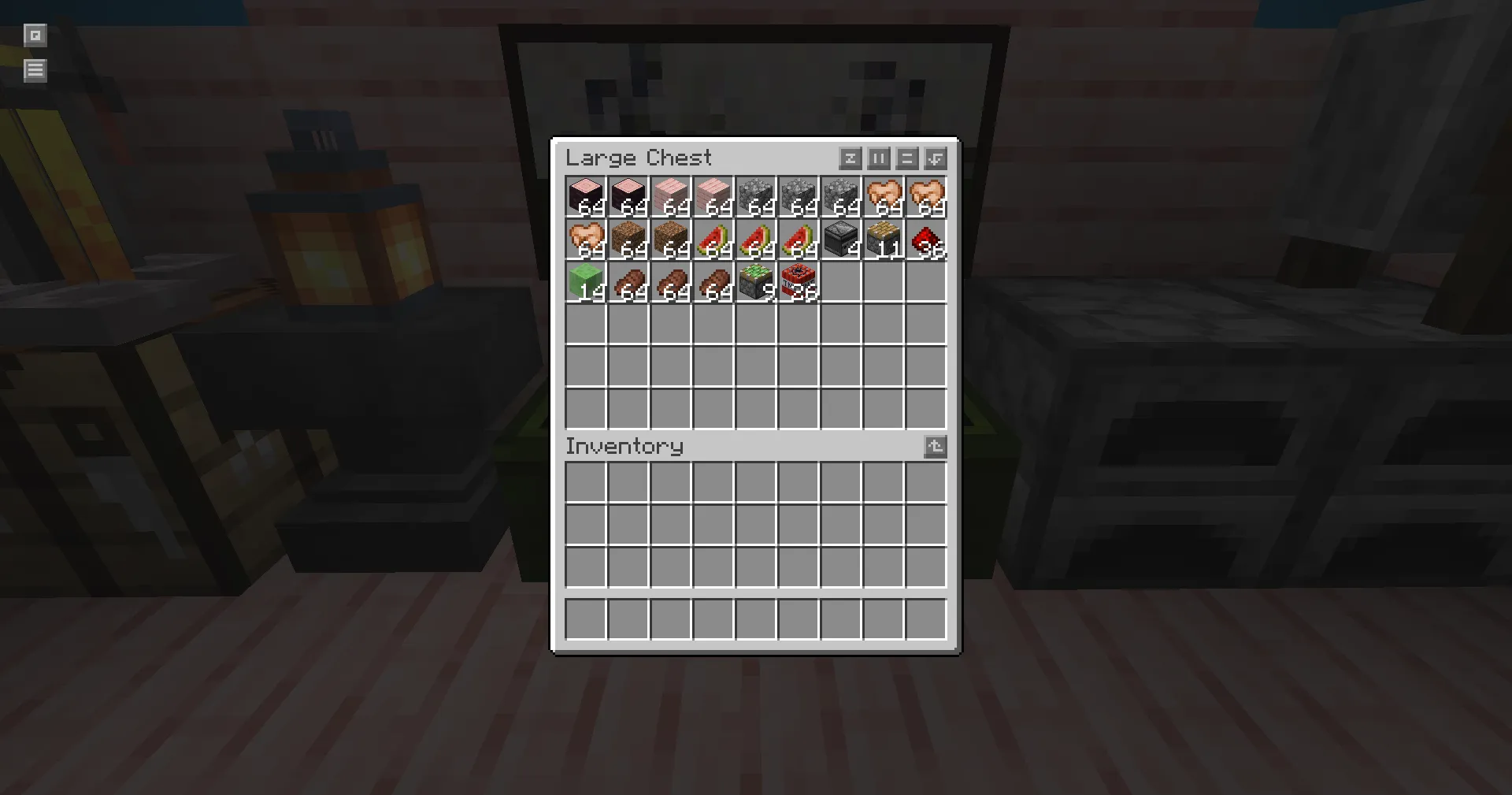Select the melon block stack of 9

click(x=755, y=282)
